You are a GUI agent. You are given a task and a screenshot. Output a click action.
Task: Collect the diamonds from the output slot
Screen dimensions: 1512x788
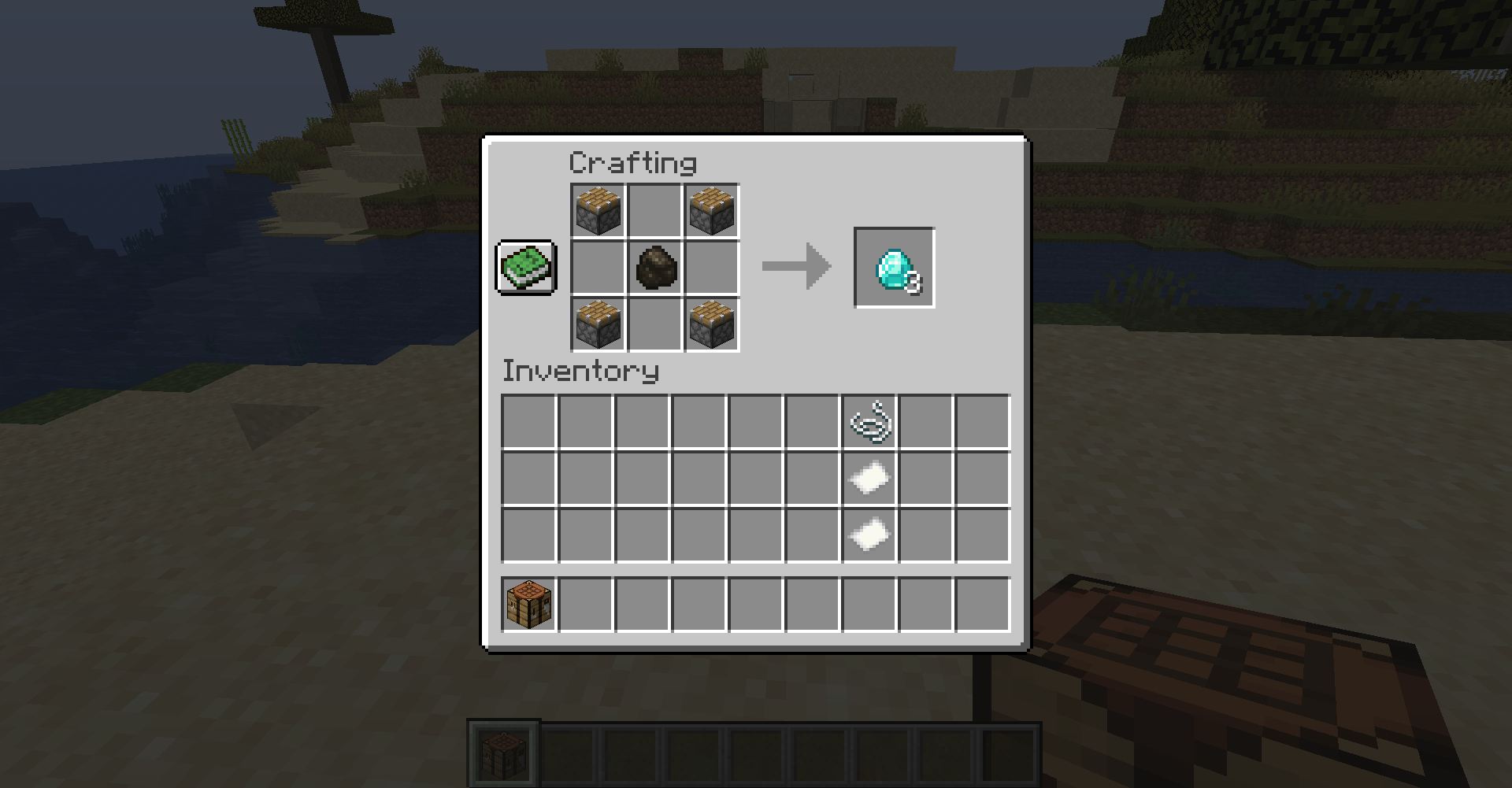click(x=894, y=268)
